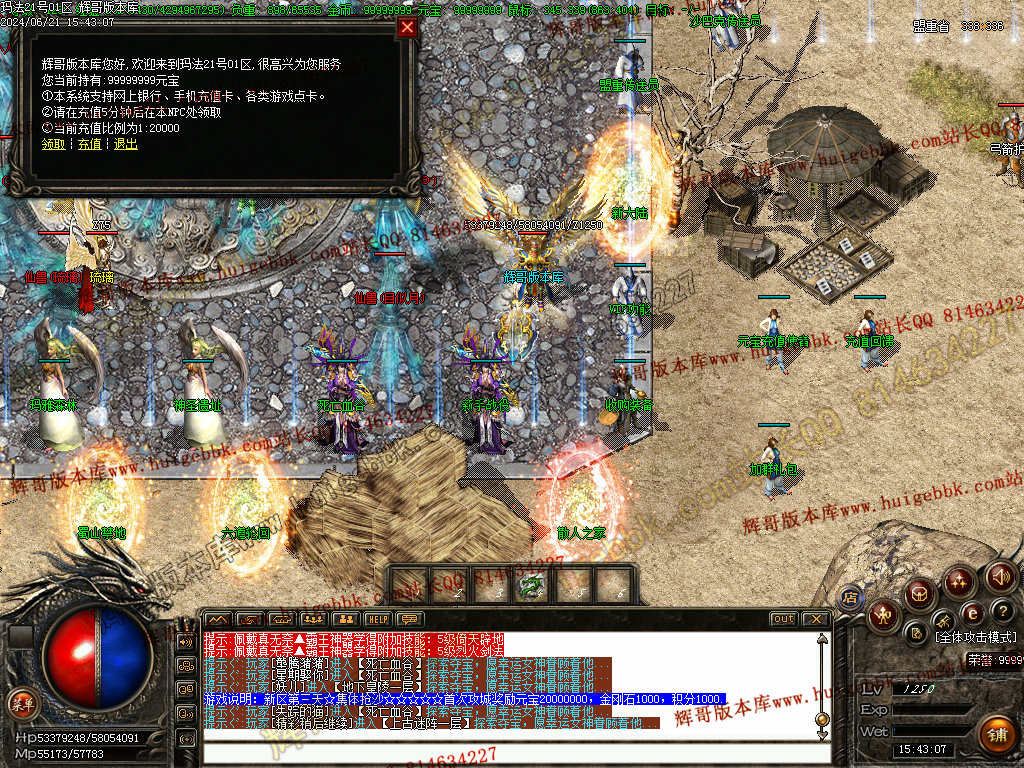Image resolution: width=1024 pixels, height=768 pixels.
Task: Toggle the sound speaker icon
Action: pos(1001,577)
